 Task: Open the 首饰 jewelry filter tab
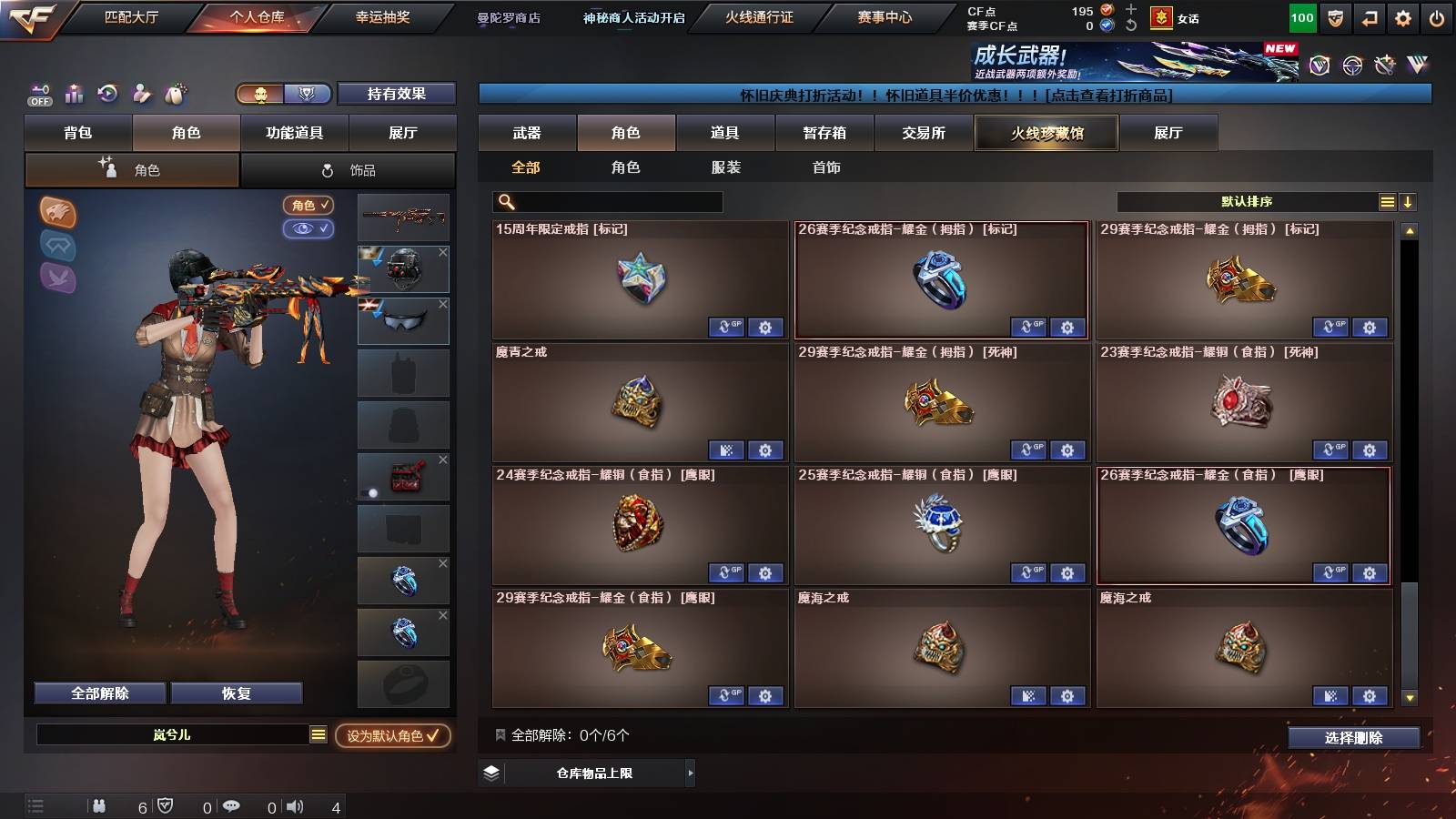pos(826,167)
